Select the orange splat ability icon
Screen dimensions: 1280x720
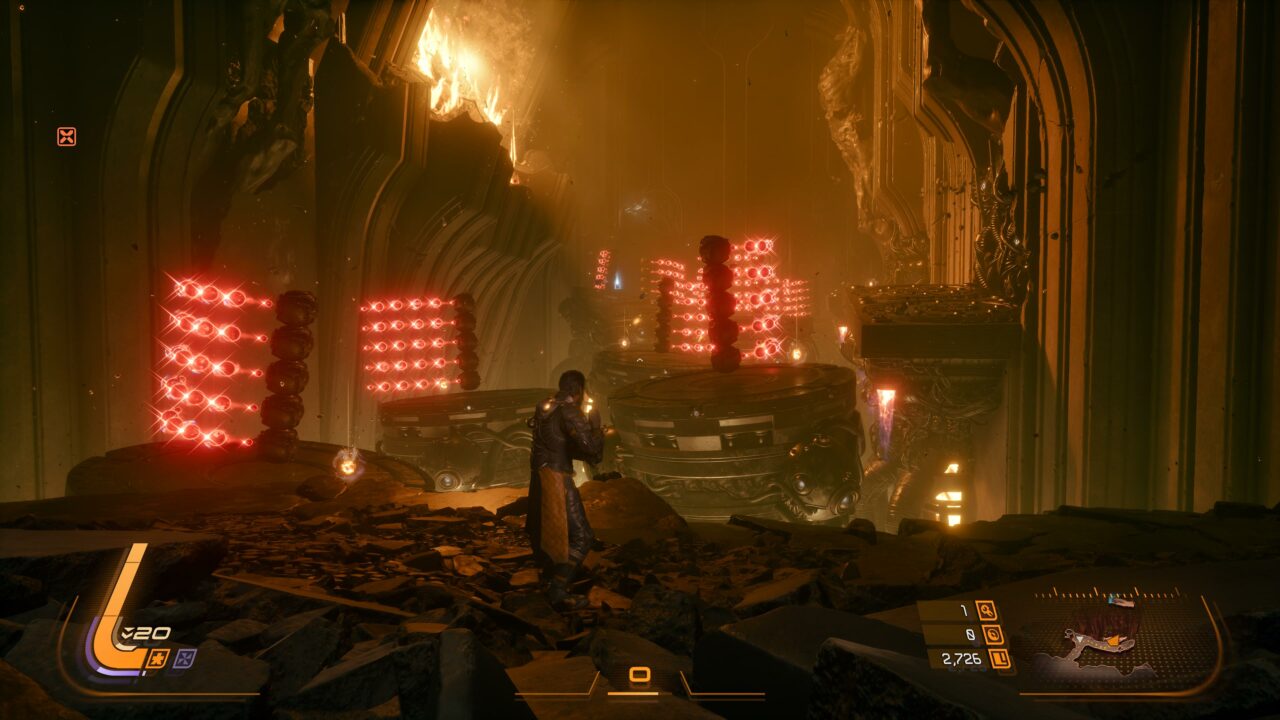click(x=157, y=658)
